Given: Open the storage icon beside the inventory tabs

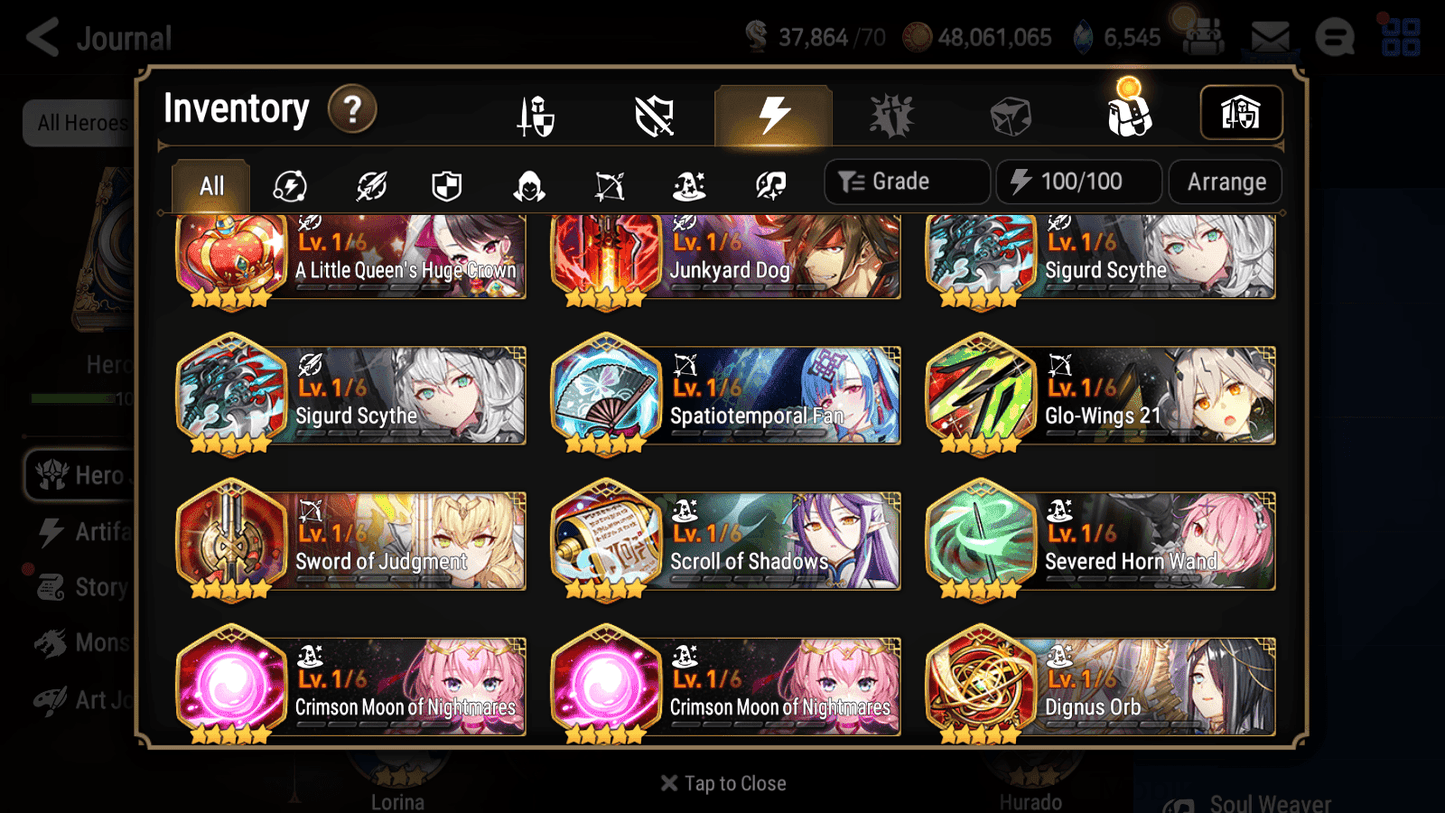Looking at the screenshot, I should pos(1241,113).
